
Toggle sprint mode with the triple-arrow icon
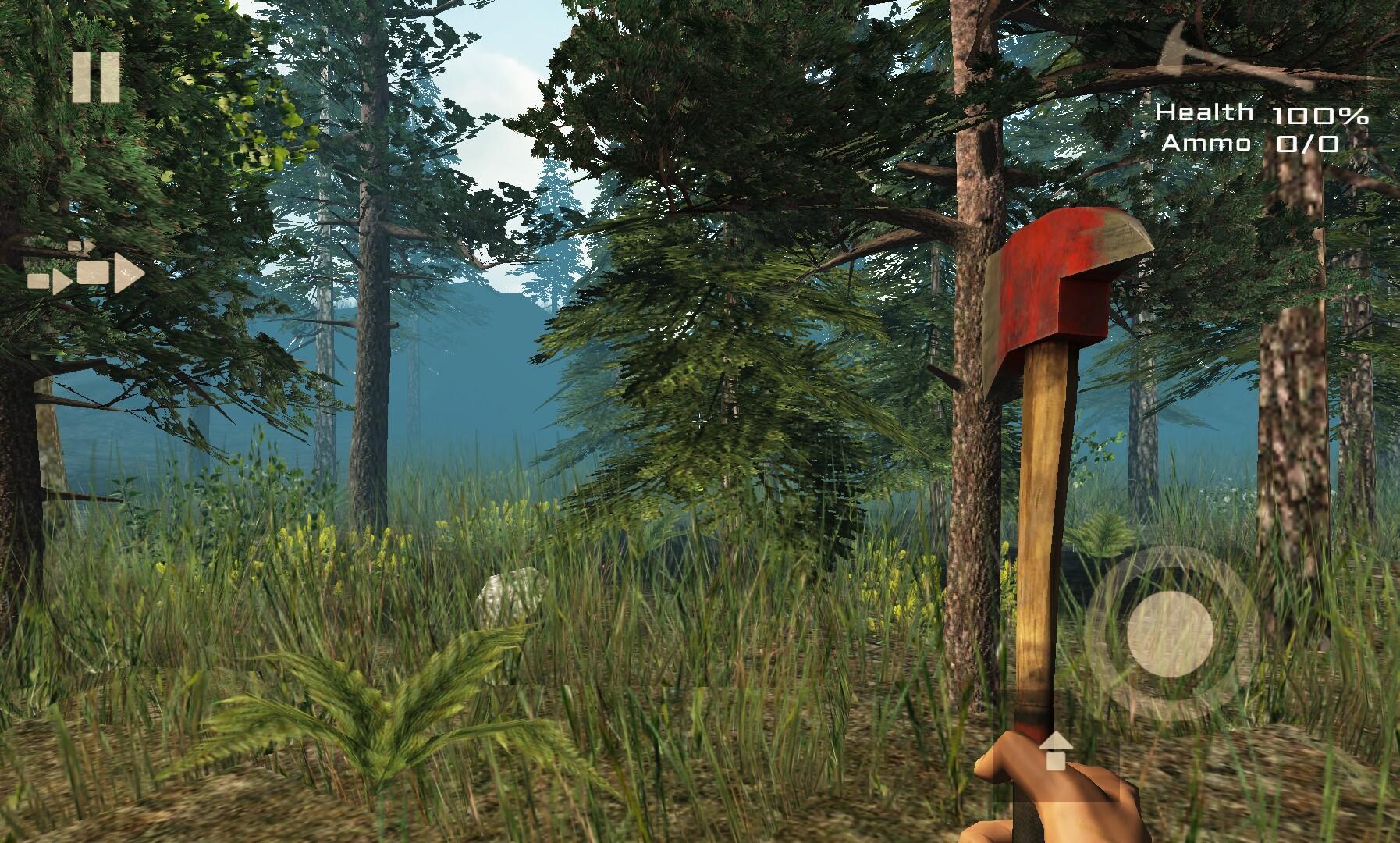tap(86, 277)
